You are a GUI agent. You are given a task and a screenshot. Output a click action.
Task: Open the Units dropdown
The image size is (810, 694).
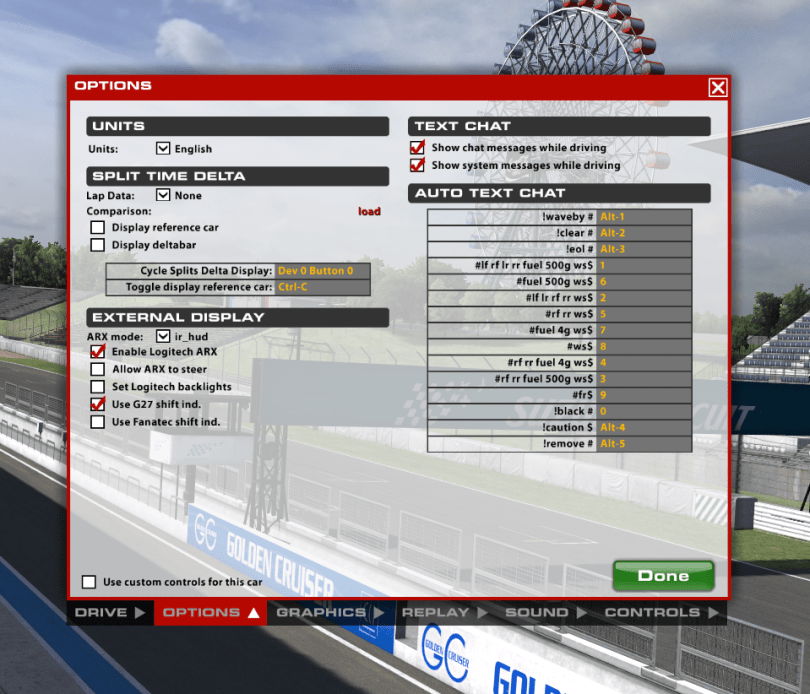point(164,149)
